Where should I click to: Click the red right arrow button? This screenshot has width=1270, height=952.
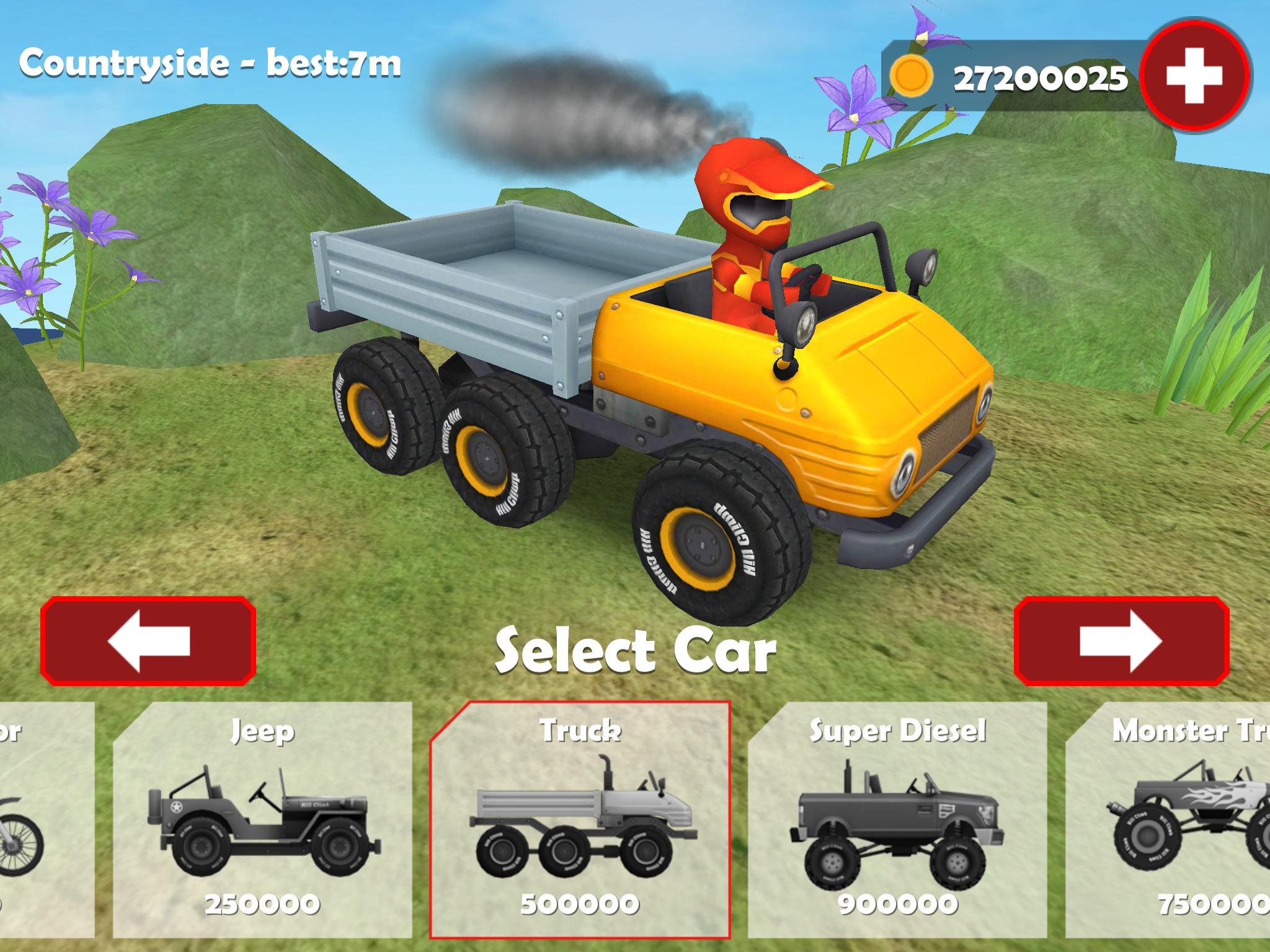point(1121,641)
